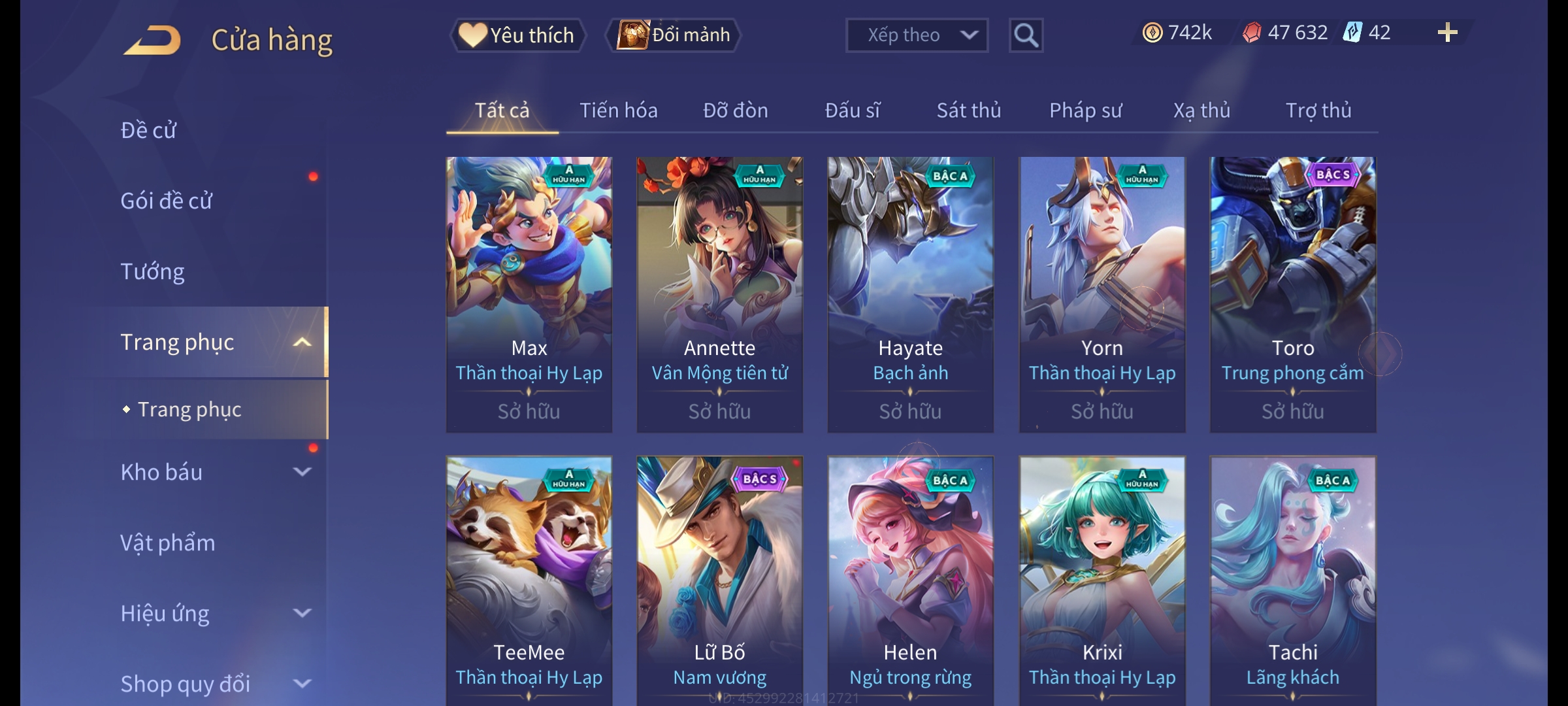1568x706 pixels.
Task: Select the Max Thần thoại Hy Lạp skin
Action: pos(529,294)
